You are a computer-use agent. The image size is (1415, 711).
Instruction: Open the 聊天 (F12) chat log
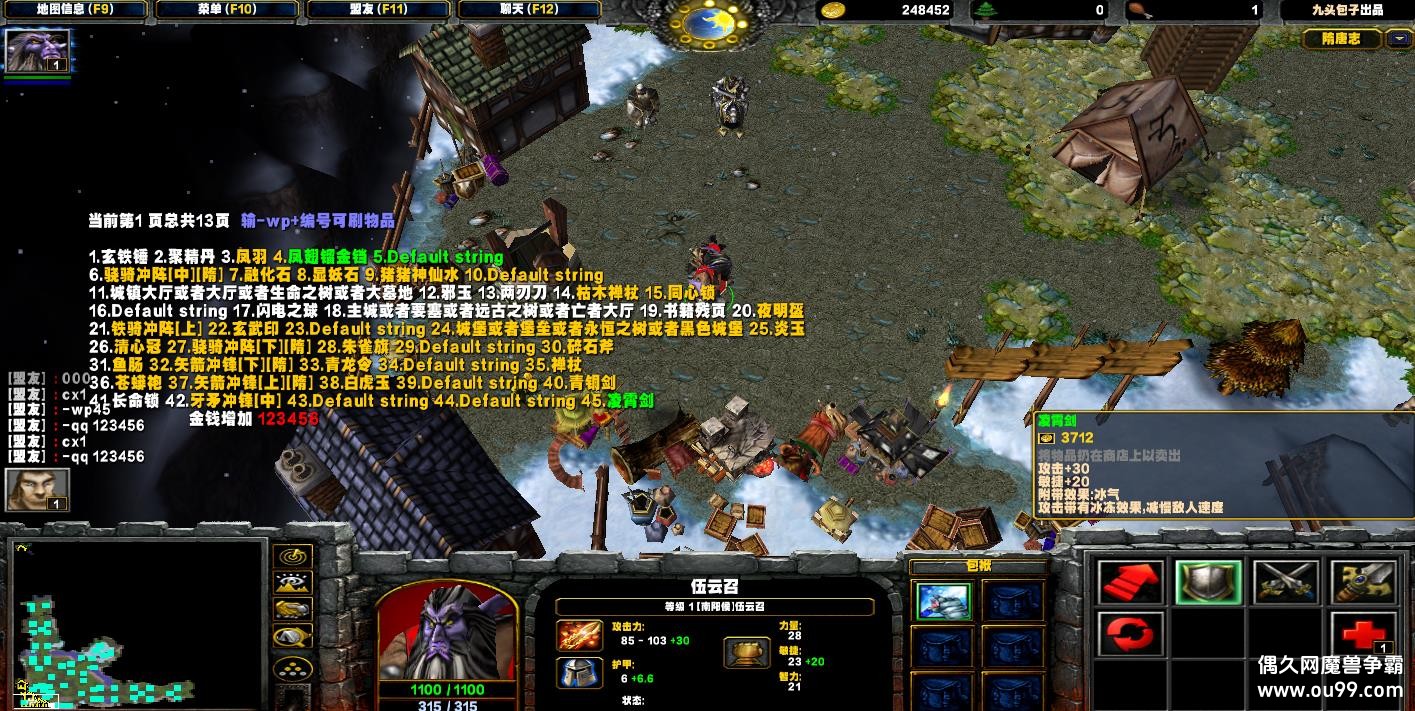tap(531, 10)
